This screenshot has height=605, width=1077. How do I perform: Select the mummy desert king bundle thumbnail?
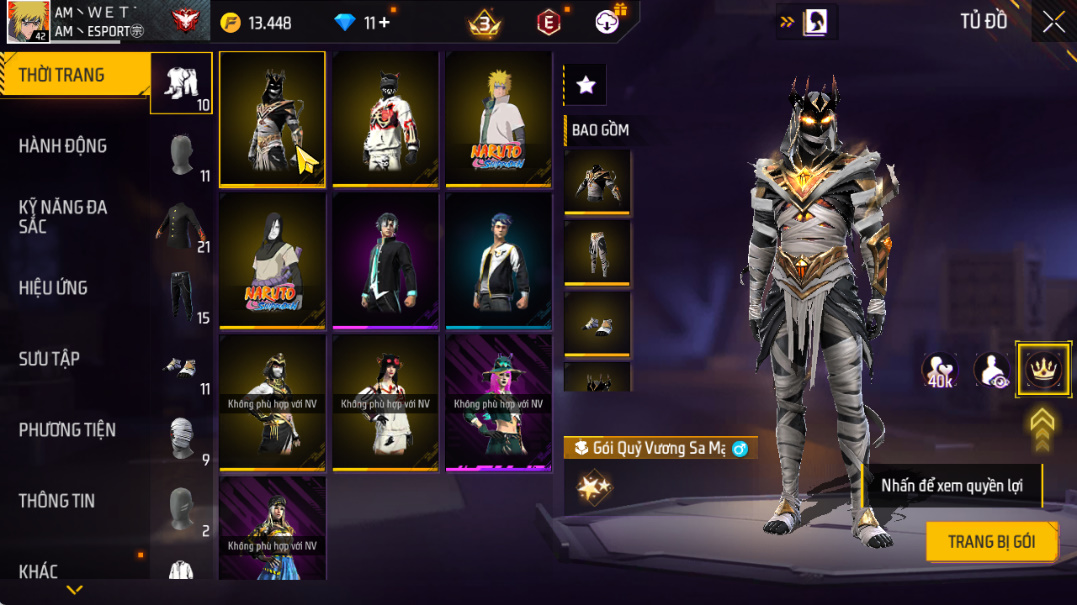[272, 118]
